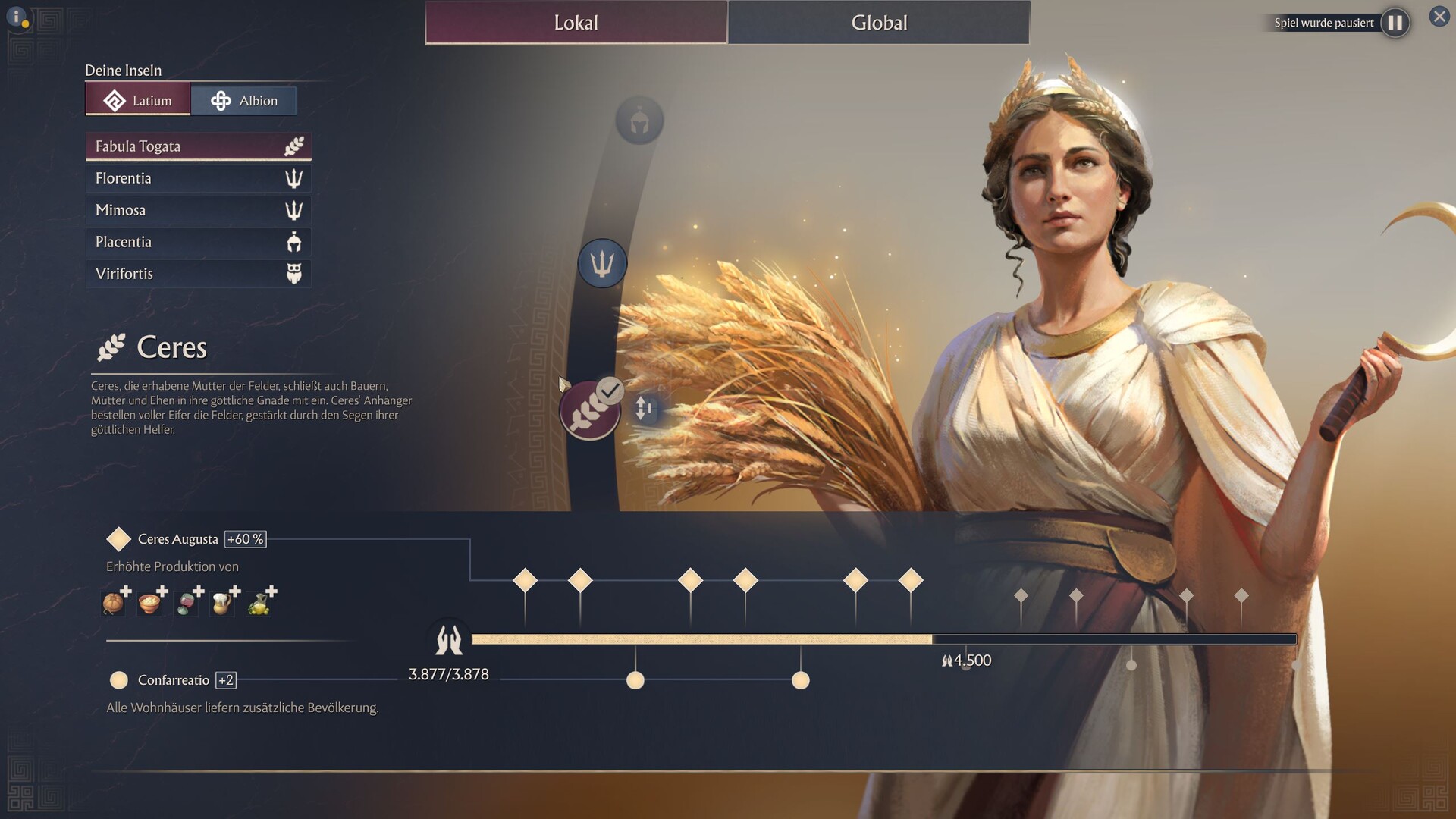
Task: Select the Fabula Togata island
Action: tap(198, 146)
